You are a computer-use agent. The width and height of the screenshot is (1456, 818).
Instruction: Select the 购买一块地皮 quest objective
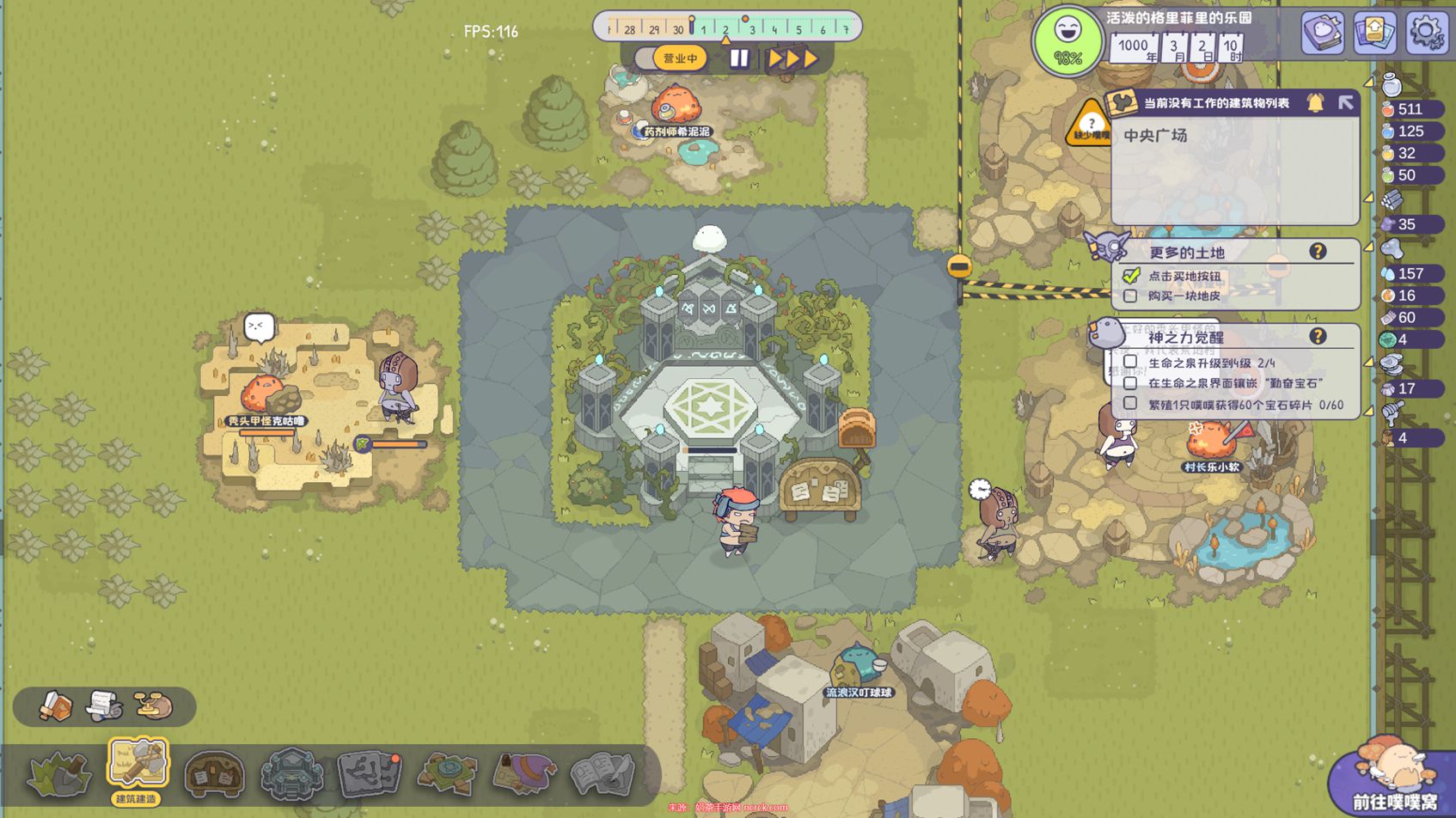(x=1184, y=296)
